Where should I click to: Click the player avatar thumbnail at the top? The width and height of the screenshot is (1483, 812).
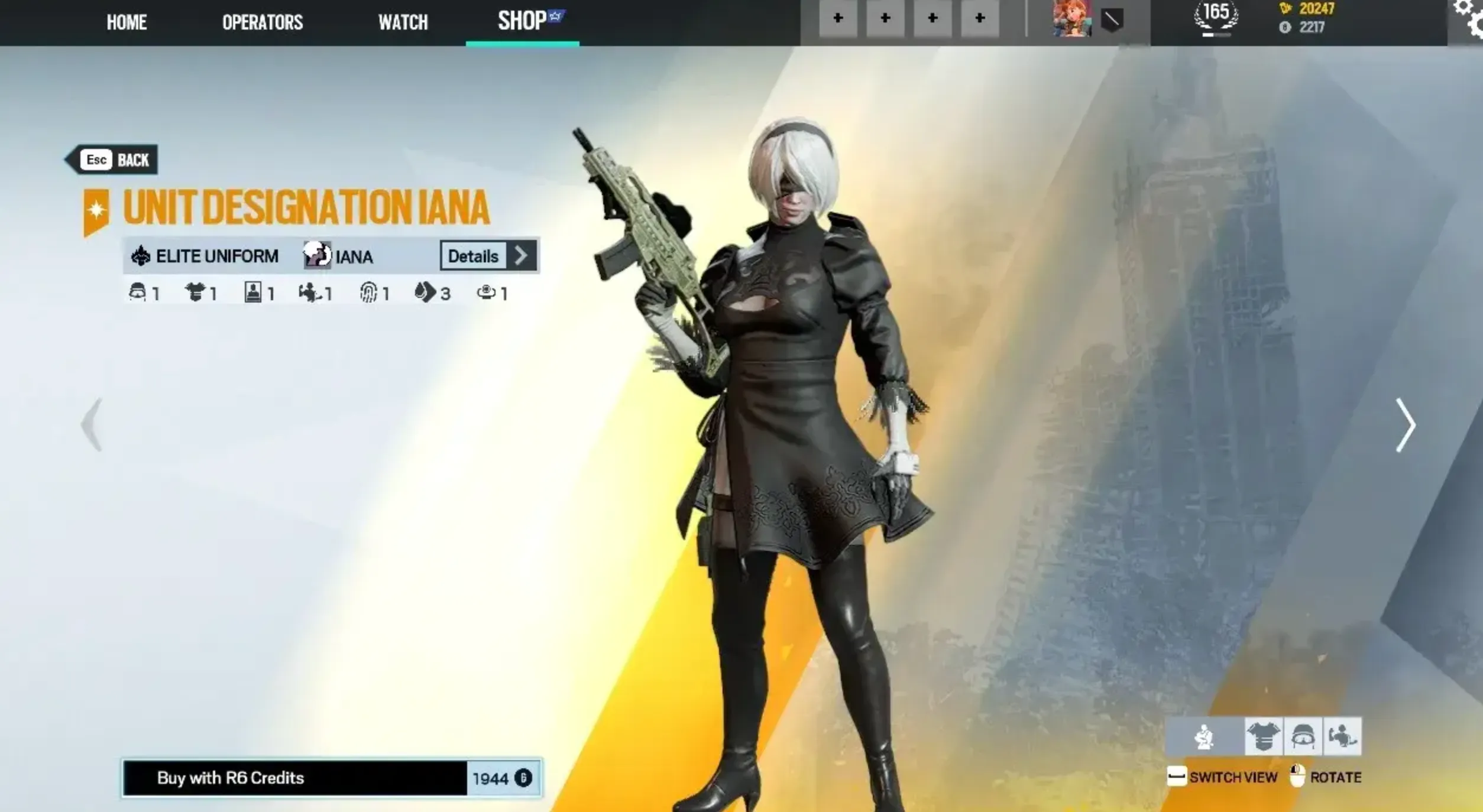1072,20
